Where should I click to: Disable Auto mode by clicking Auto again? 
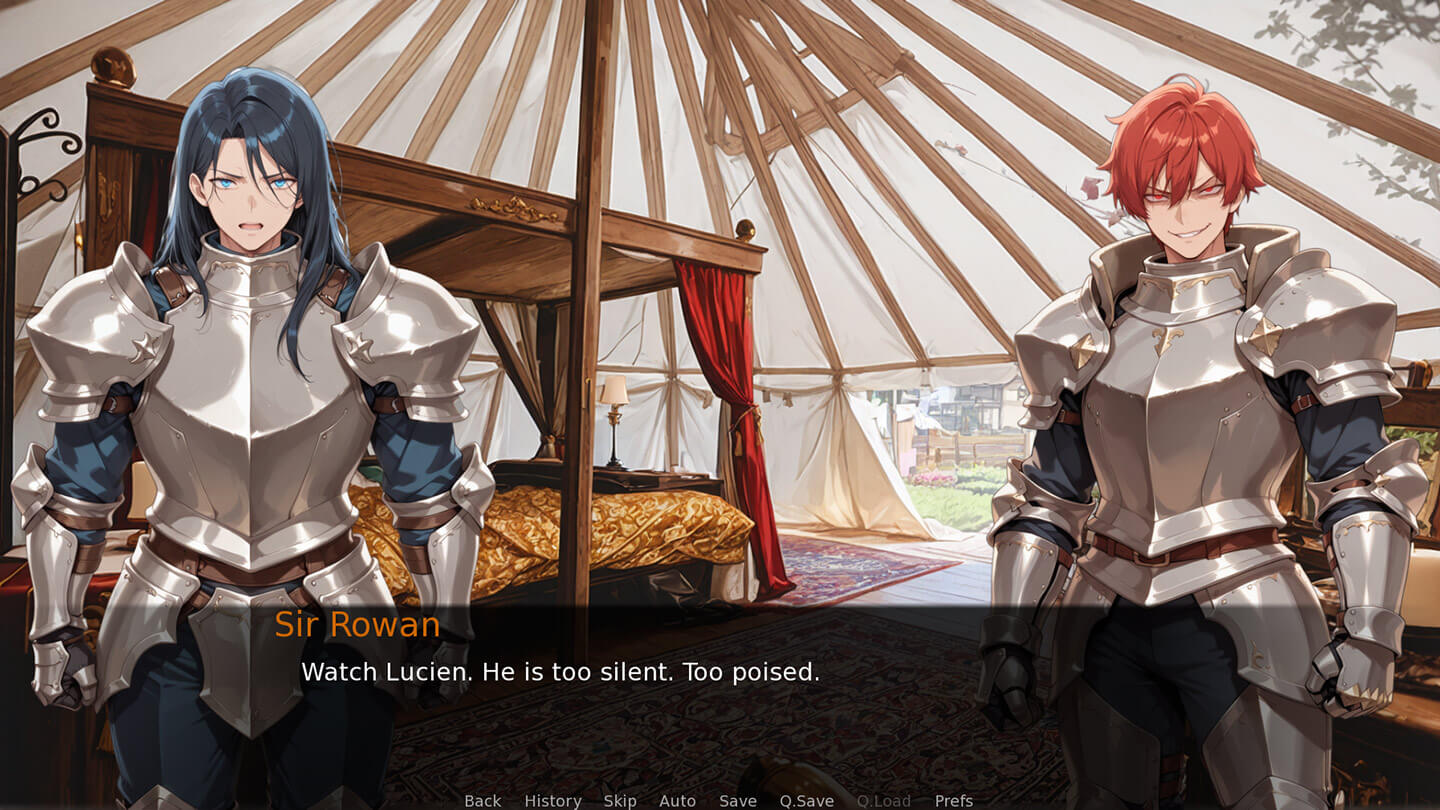(677, 801)
